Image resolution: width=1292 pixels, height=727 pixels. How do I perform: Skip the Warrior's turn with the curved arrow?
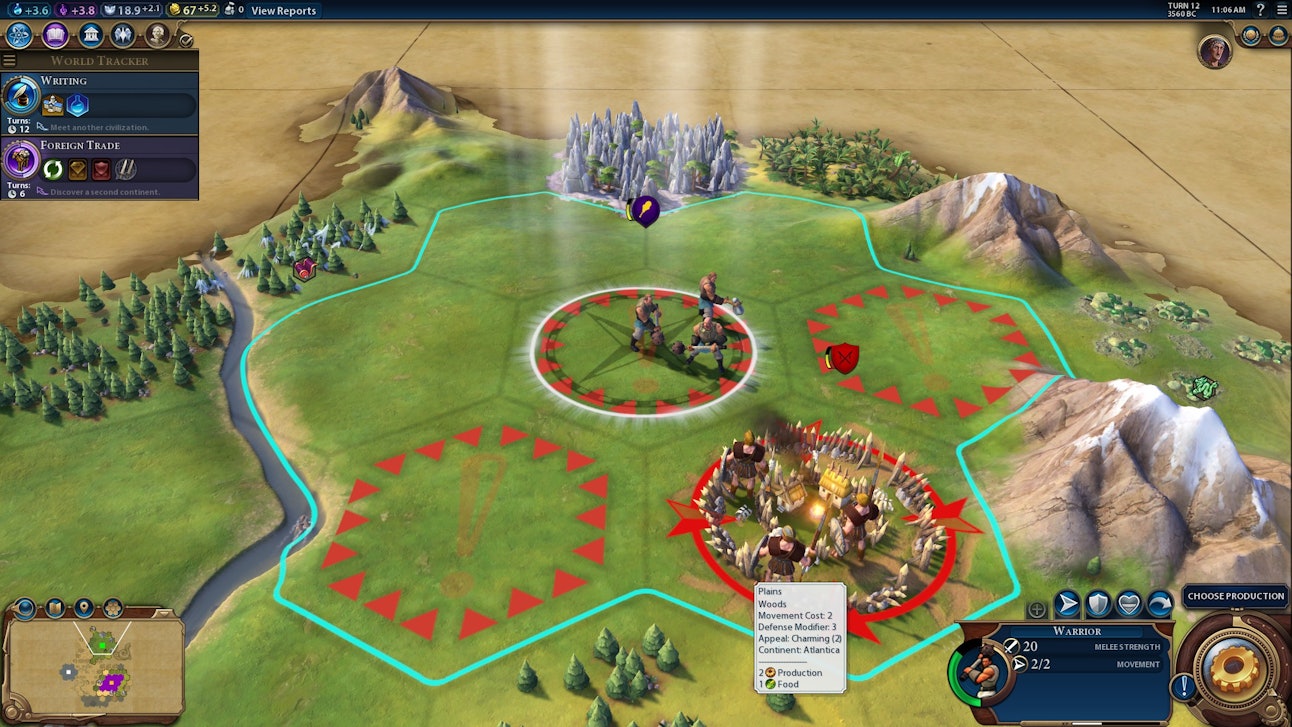1160,603
